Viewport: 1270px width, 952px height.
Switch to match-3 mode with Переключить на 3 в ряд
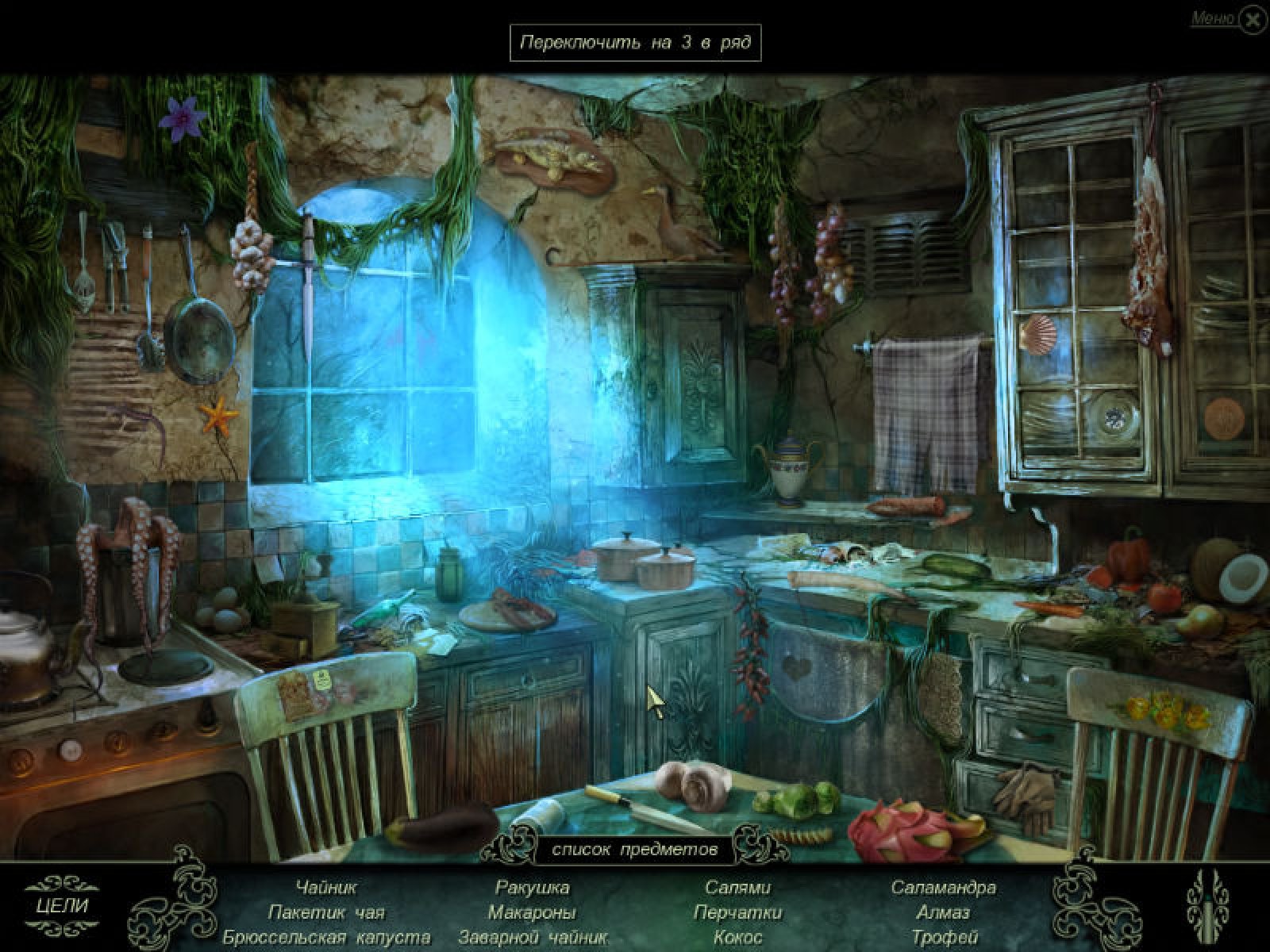pyautogui.click(x=635, y=43)
